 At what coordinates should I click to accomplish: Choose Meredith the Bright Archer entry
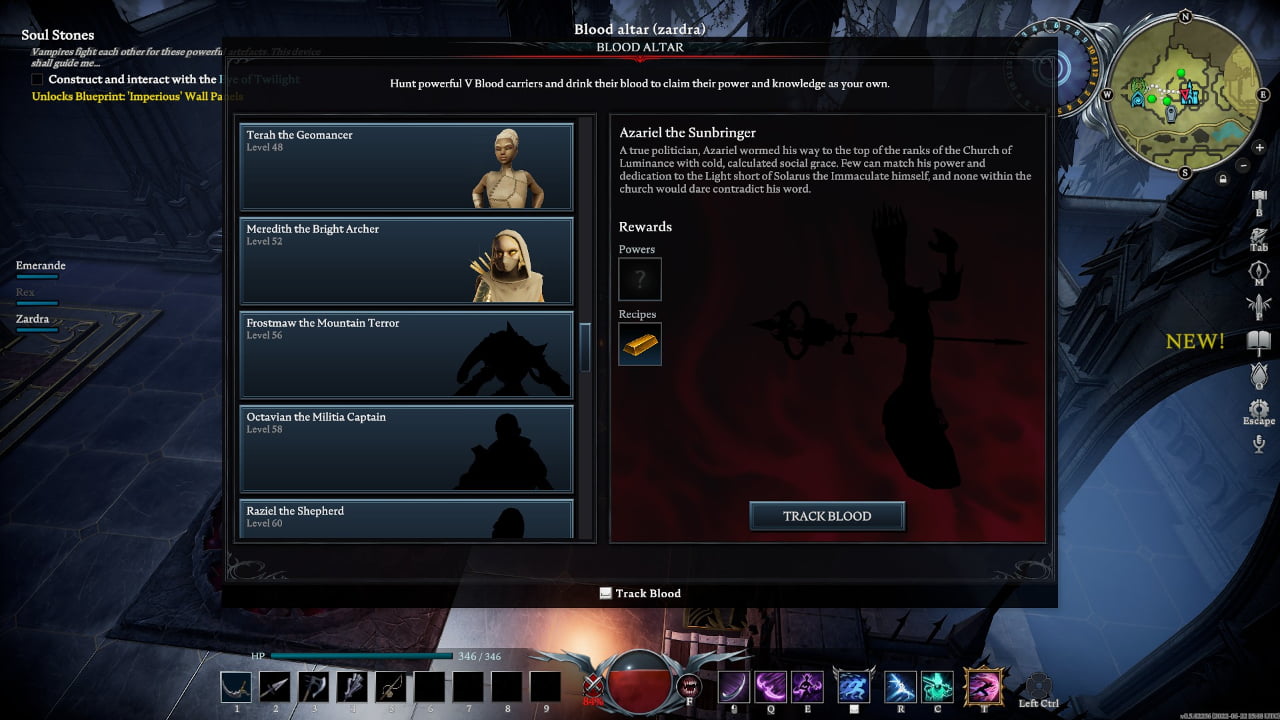(x=406, y=260)
